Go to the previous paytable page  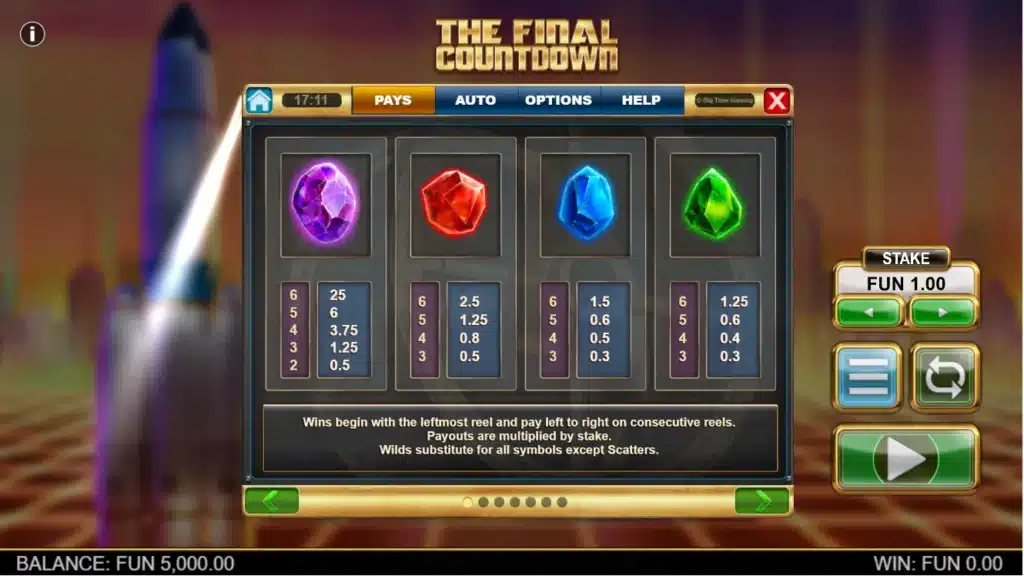[271, 501]
